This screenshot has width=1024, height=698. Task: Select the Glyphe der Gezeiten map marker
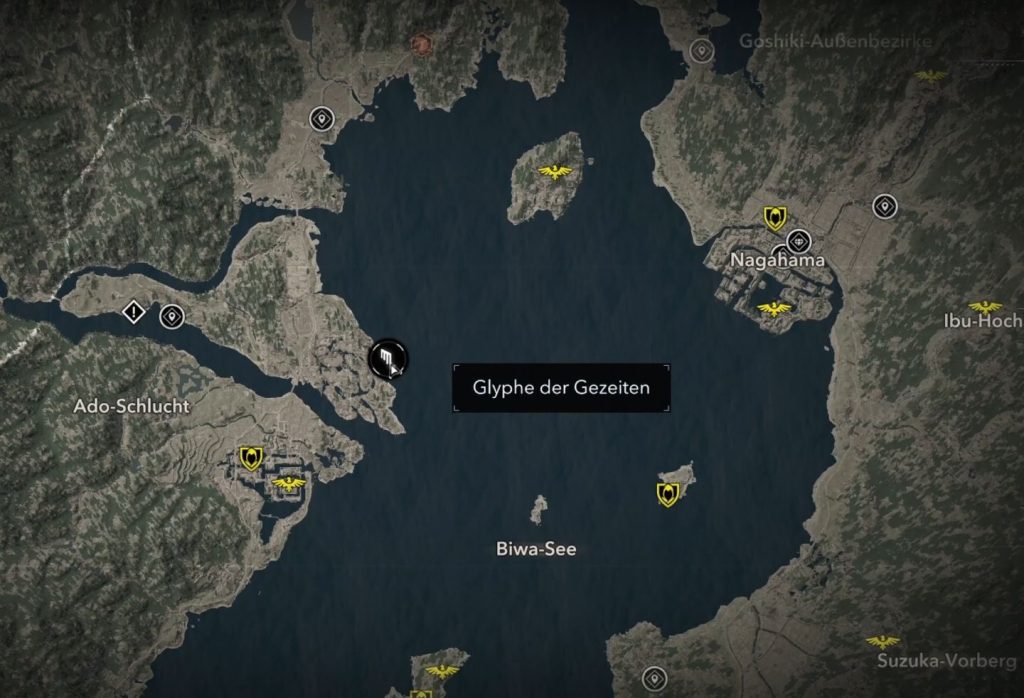(x=386, y=357)
